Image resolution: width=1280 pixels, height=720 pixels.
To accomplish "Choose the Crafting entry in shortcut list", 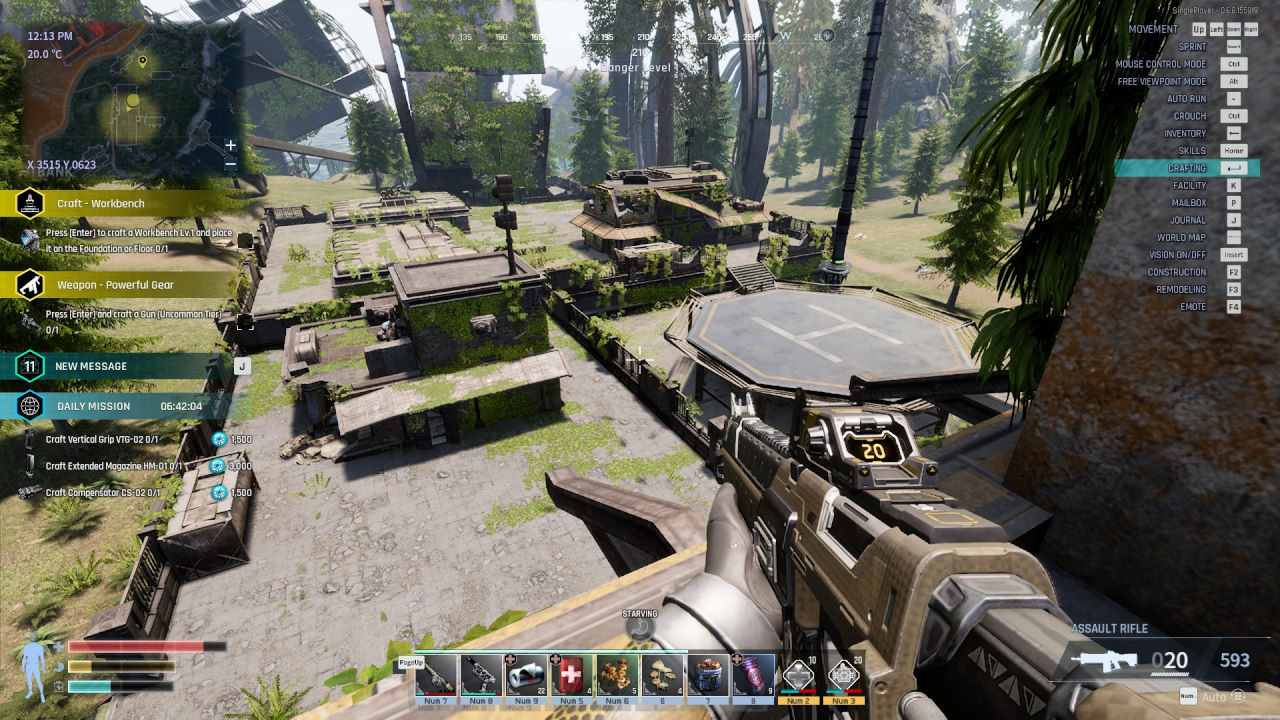I will tap(1187, 168).
